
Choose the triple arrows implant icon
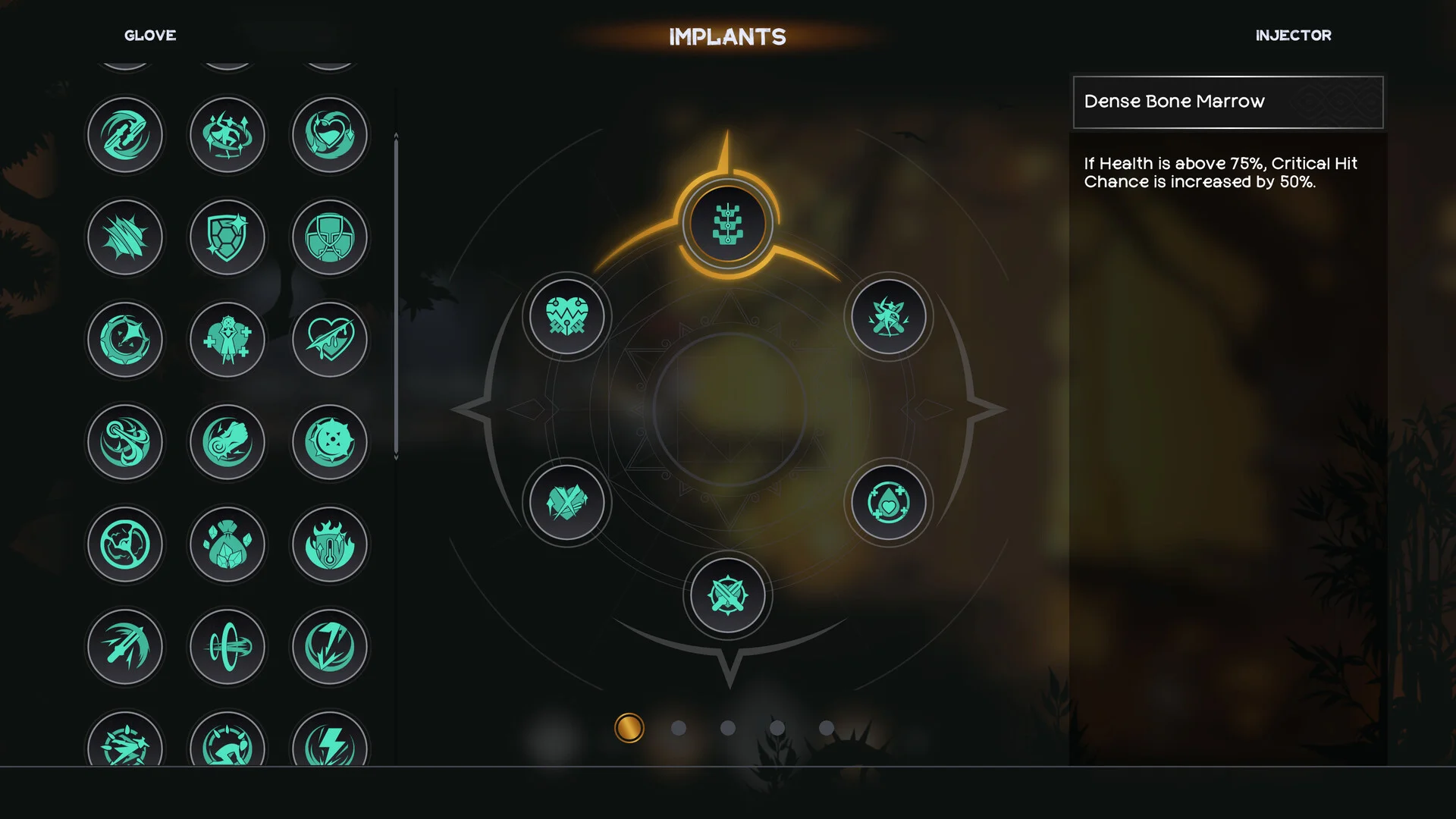(x=125, y=647)
